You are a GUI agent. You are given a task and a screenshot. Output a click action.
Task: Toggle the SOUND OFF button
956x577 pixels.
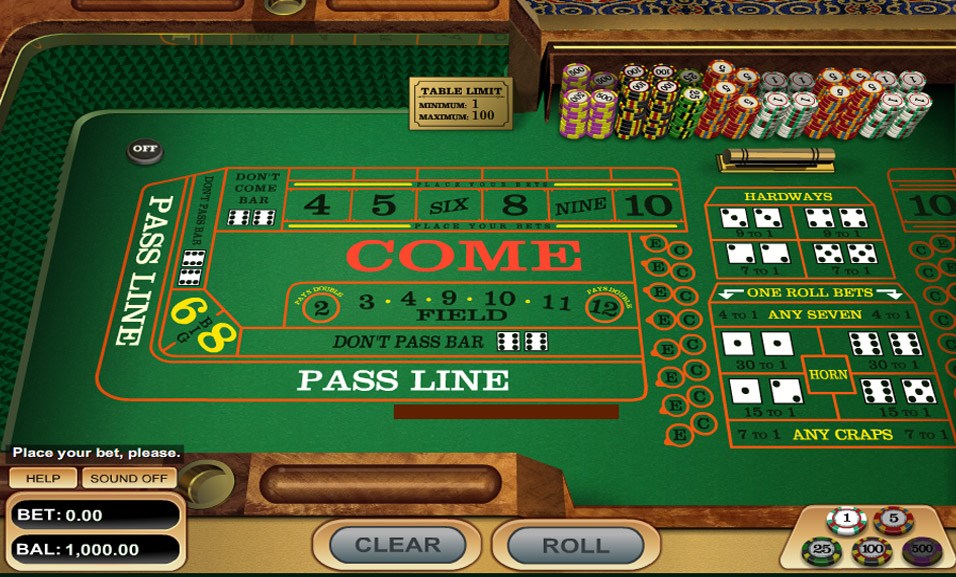point(129,478)
